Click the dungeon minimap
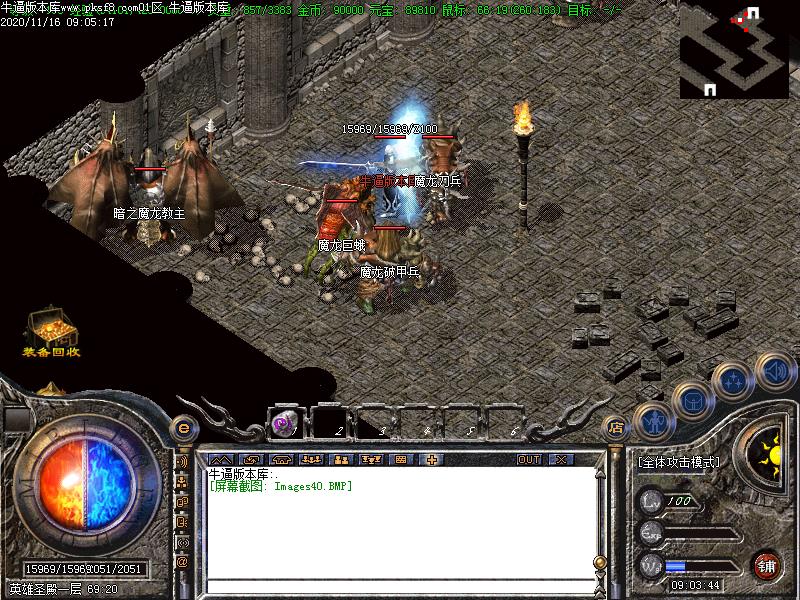Image resolution: width=800 pixels, height=600 pixels. [x=733, y=50]
